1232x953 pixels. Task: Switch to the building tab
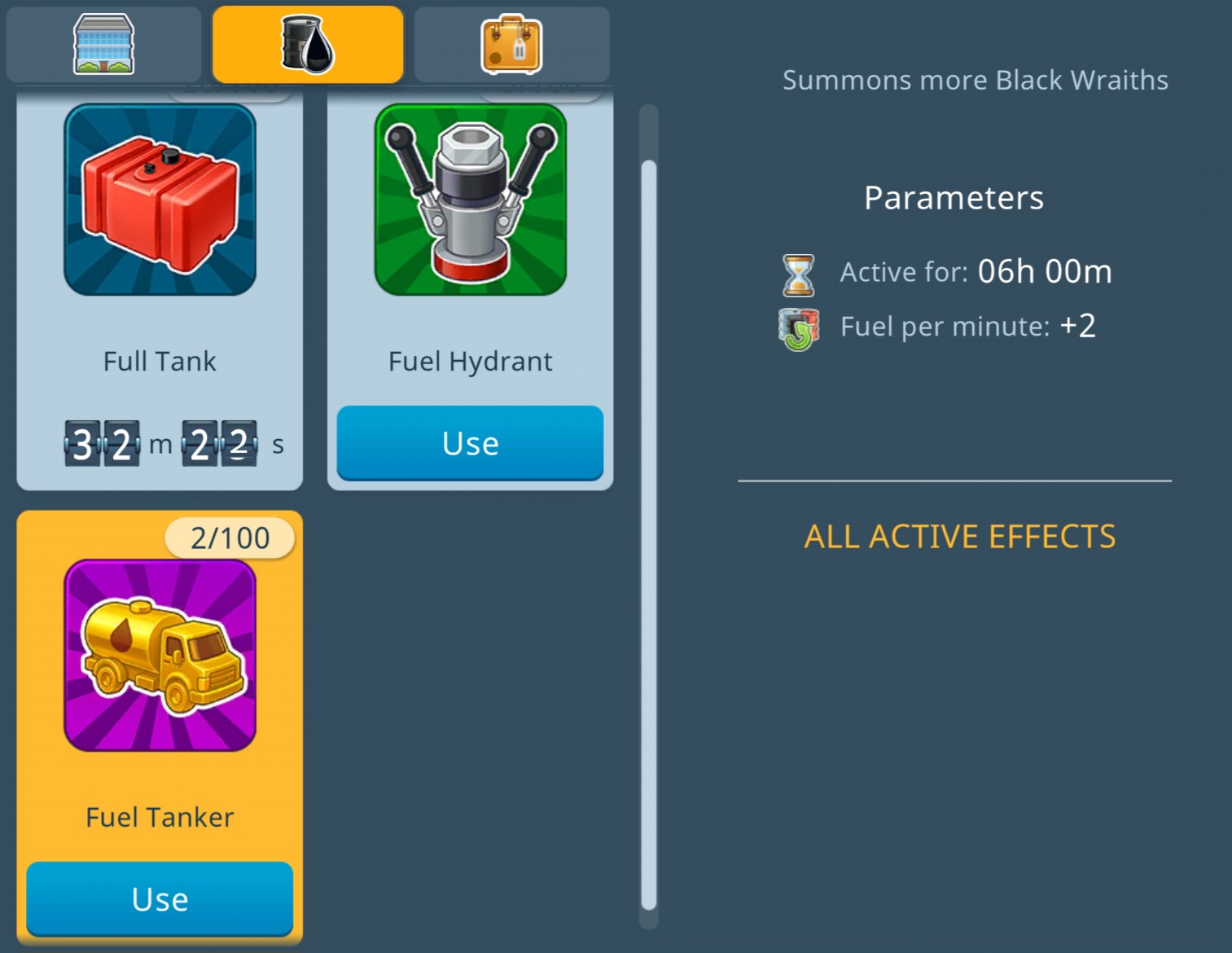(103, 45)
